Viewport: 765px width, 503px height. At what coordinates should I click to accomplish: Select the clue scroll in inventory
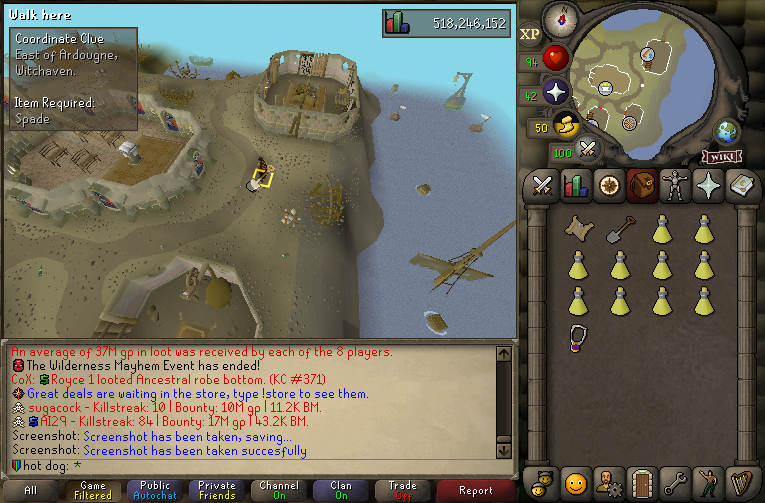[577, 229]
